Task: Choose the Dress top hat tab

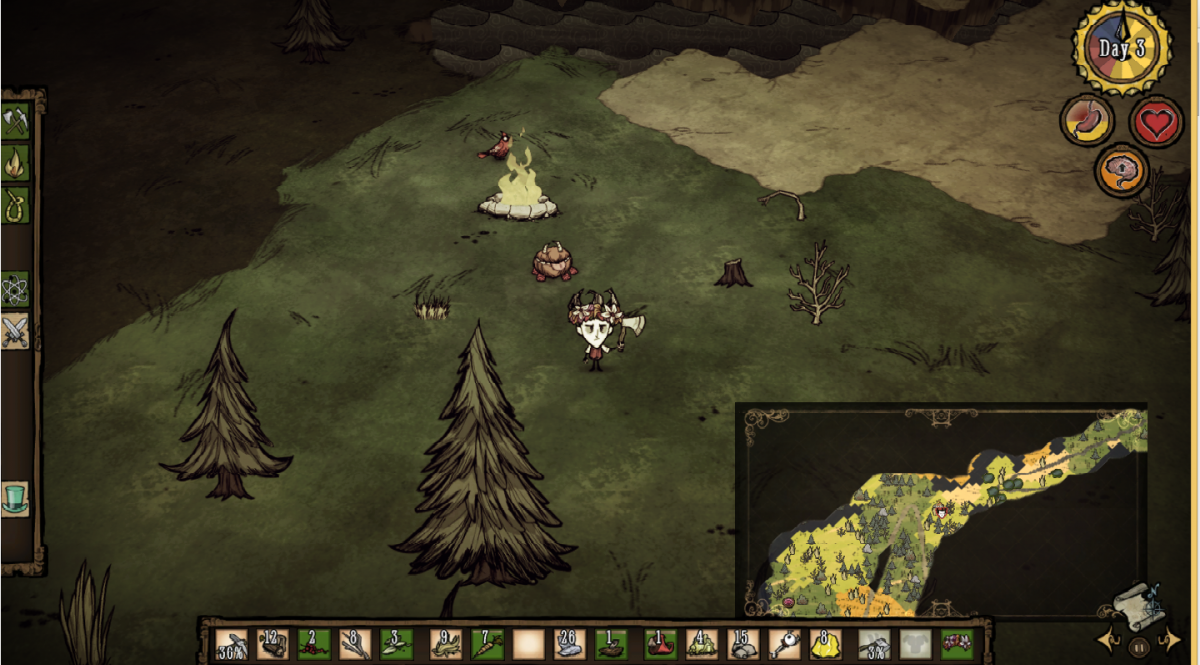Action: coord(15,498)
